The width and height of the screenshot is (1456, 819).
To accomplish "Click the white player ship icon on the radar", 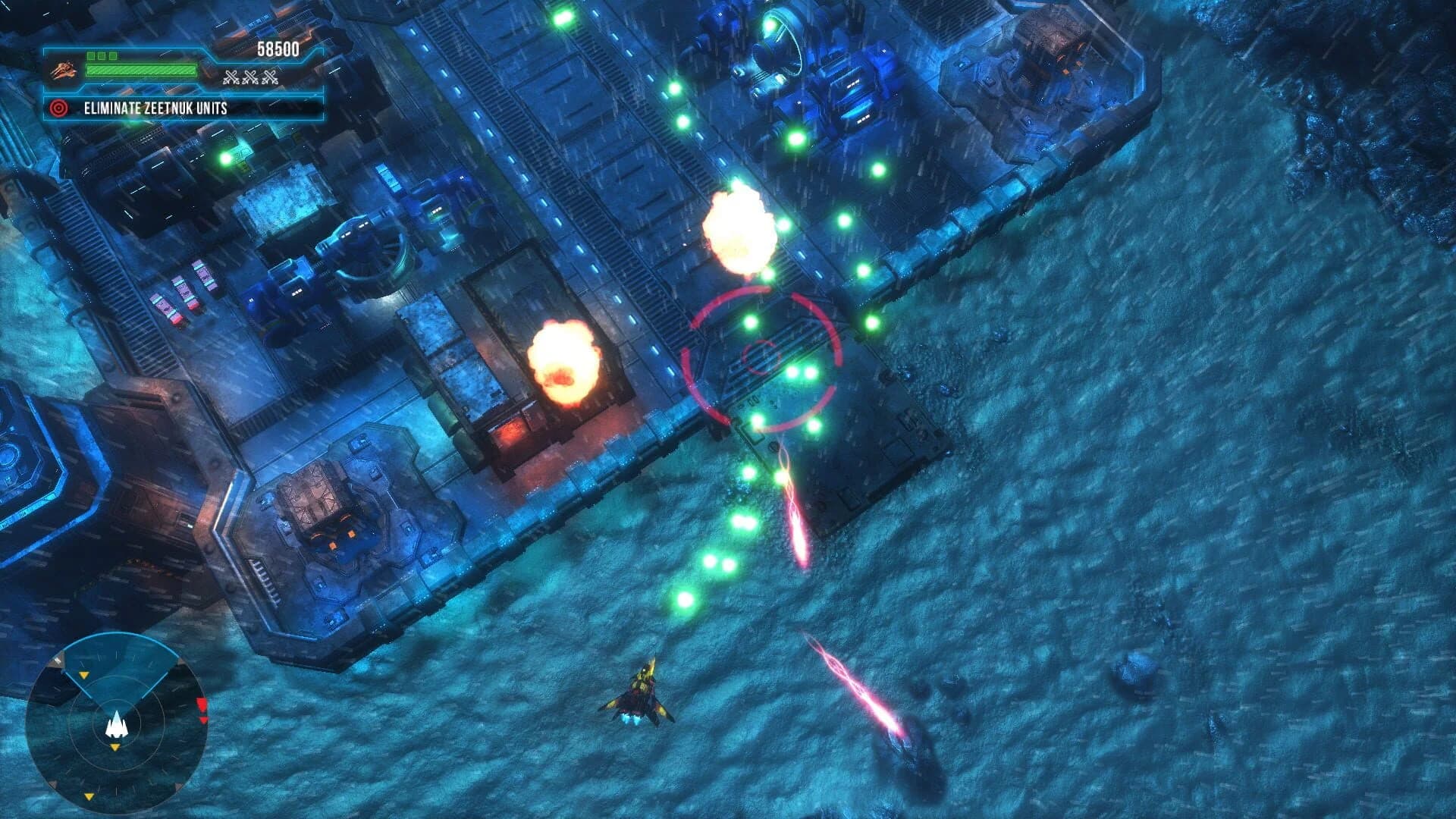I will (116, 725).
